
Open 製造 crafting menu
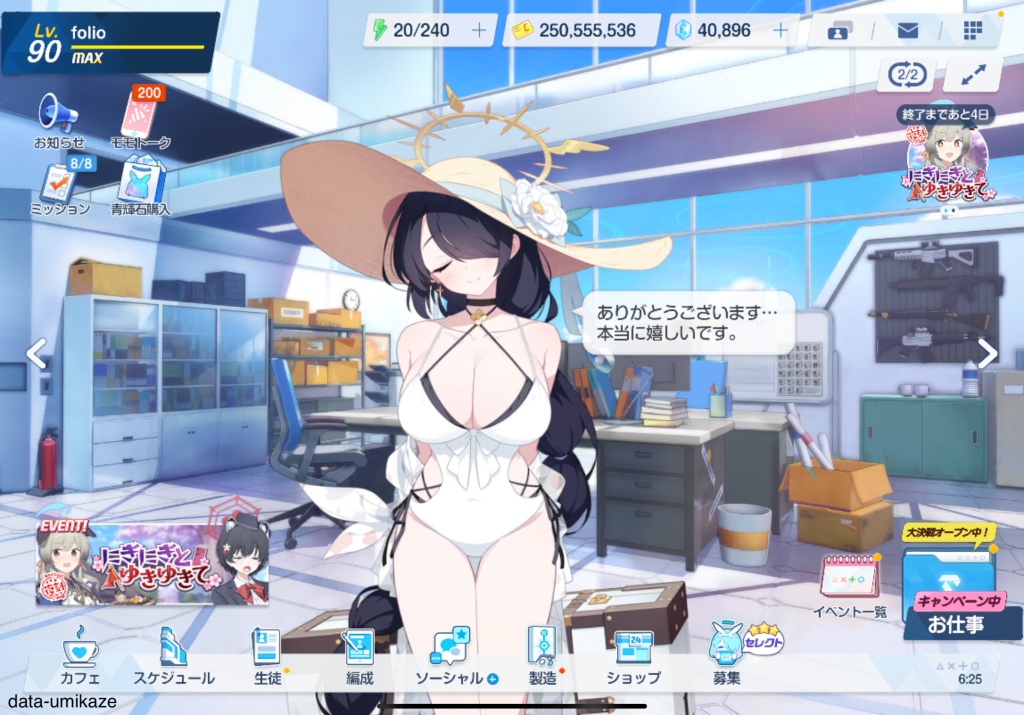click(x=542, y=655)
